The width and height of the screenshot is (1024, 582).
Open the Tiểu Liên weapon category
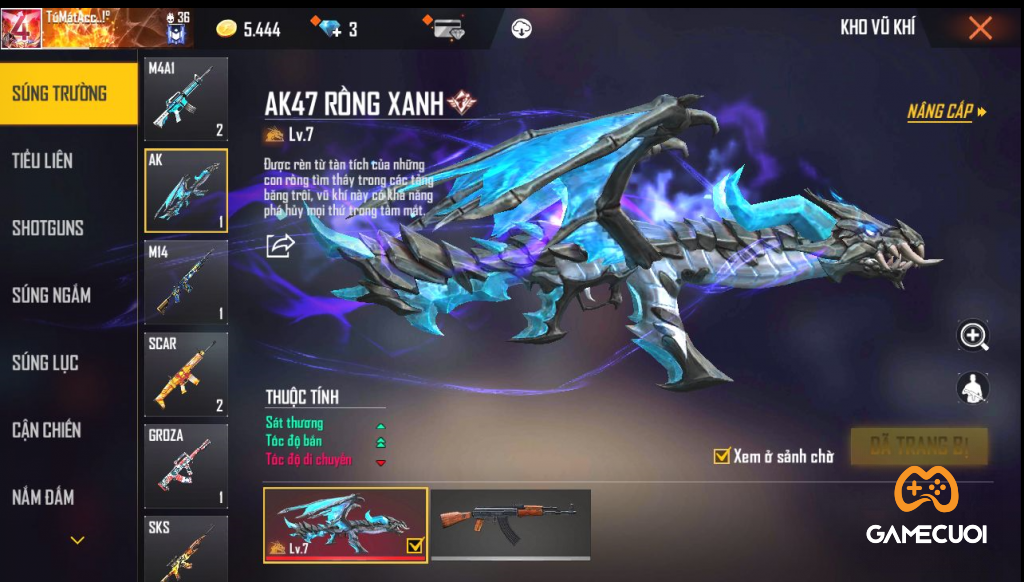42,161
